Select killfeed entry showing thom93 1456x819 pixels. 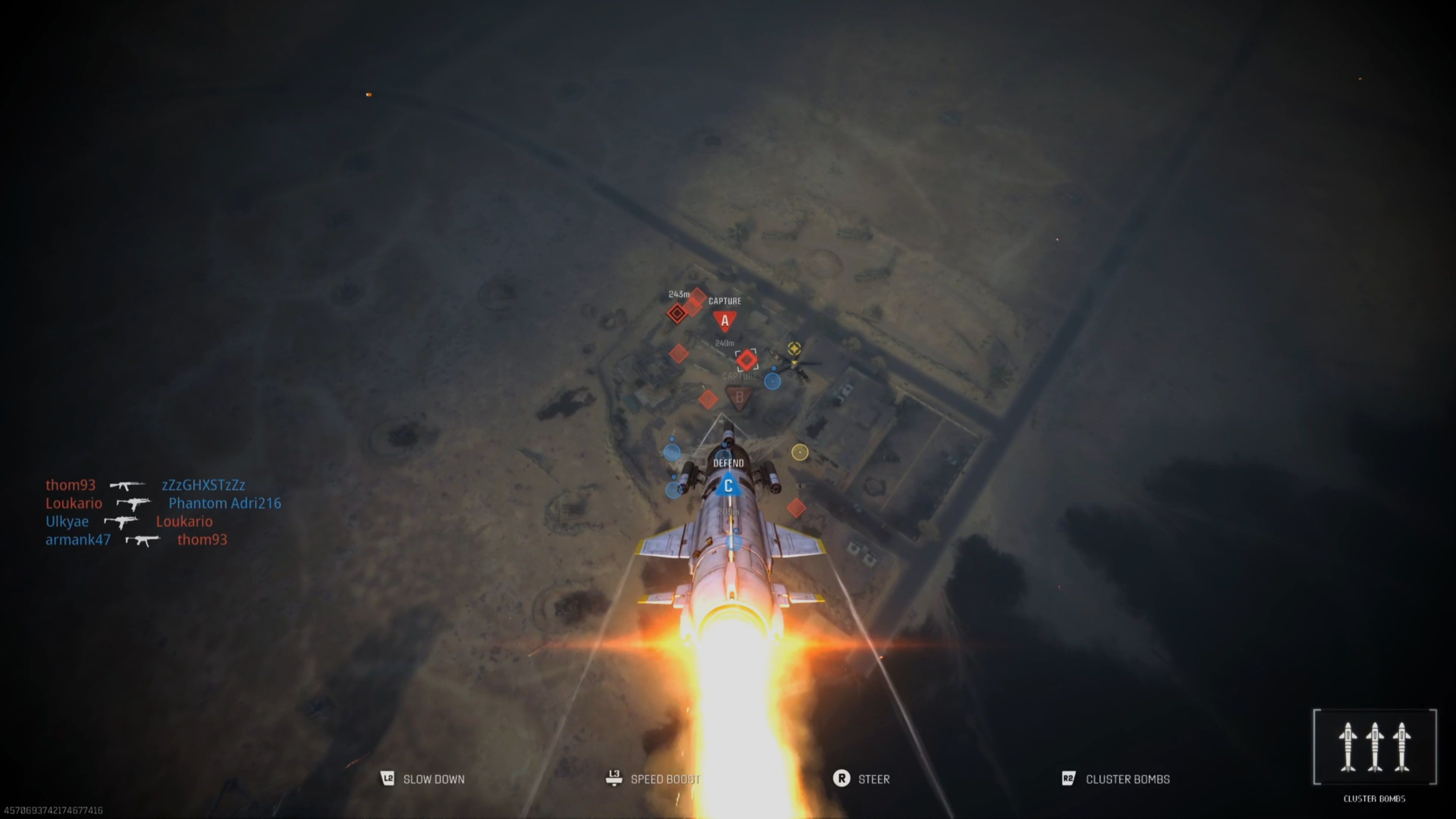[x=71, y=485]
